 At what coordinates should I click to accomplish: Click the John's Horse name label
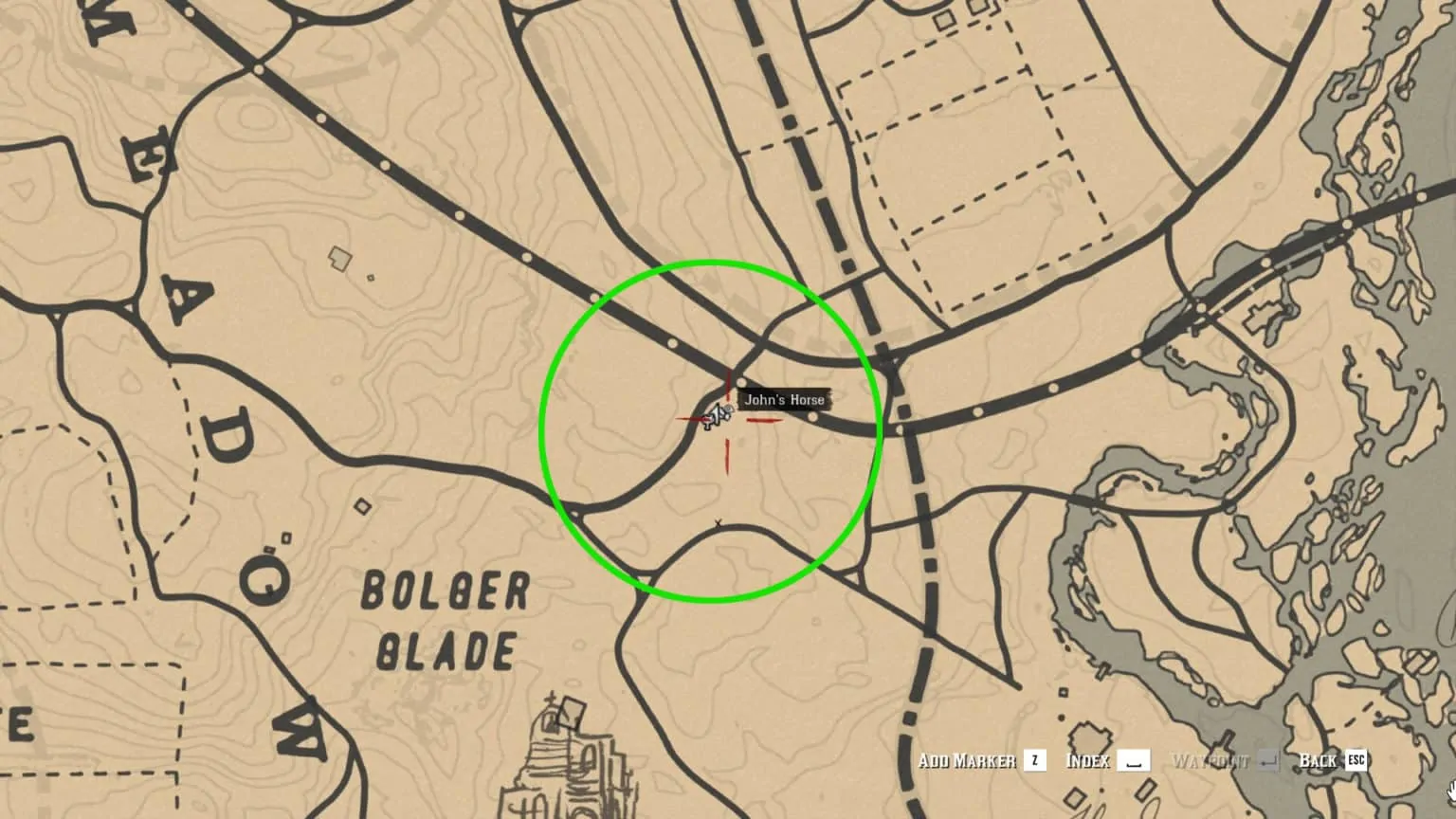pos(785,399)
